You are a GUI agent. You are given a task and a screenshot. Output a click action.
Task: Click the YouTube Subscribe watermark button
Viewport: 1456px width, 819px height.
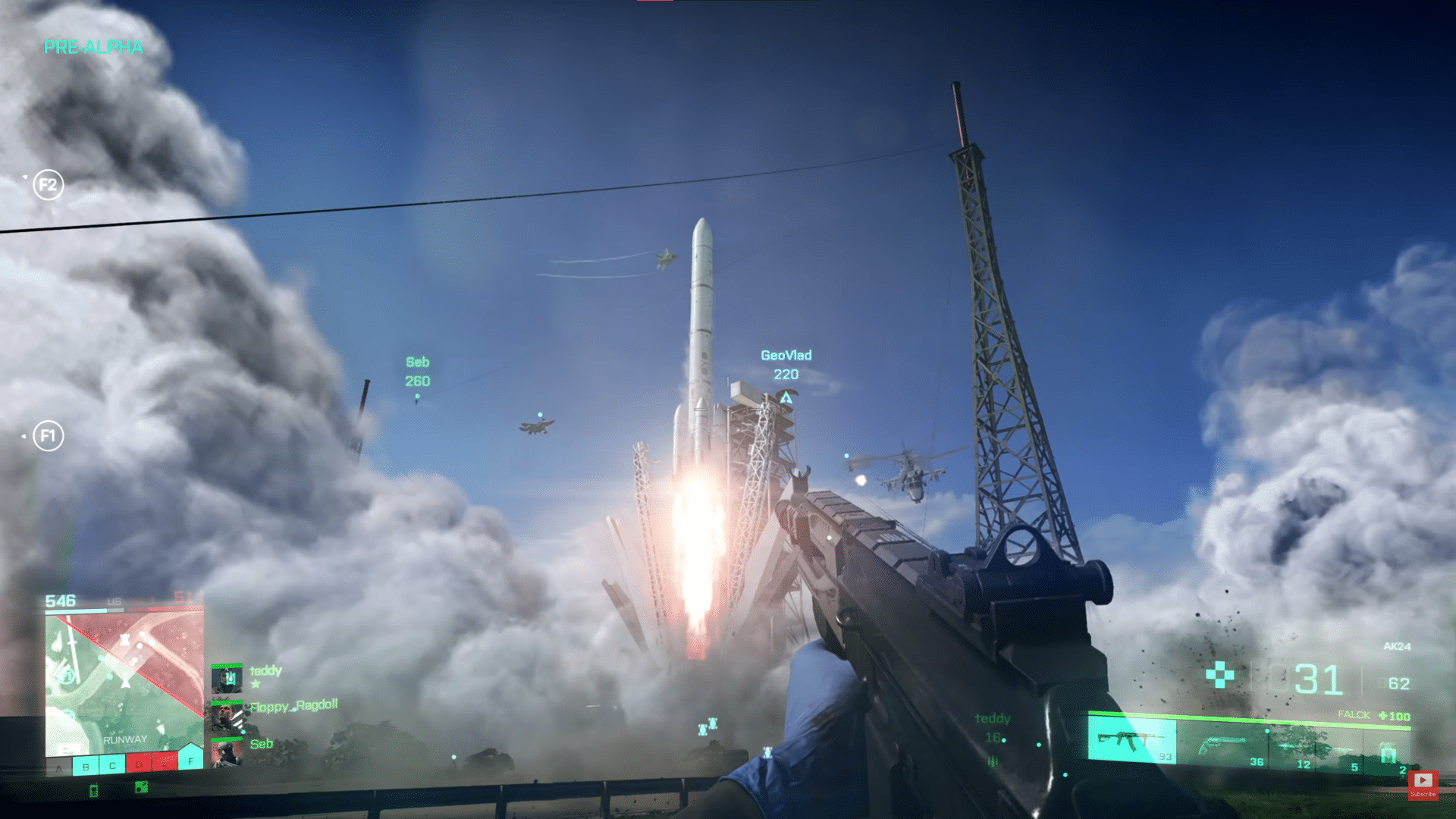(1423, 783)
